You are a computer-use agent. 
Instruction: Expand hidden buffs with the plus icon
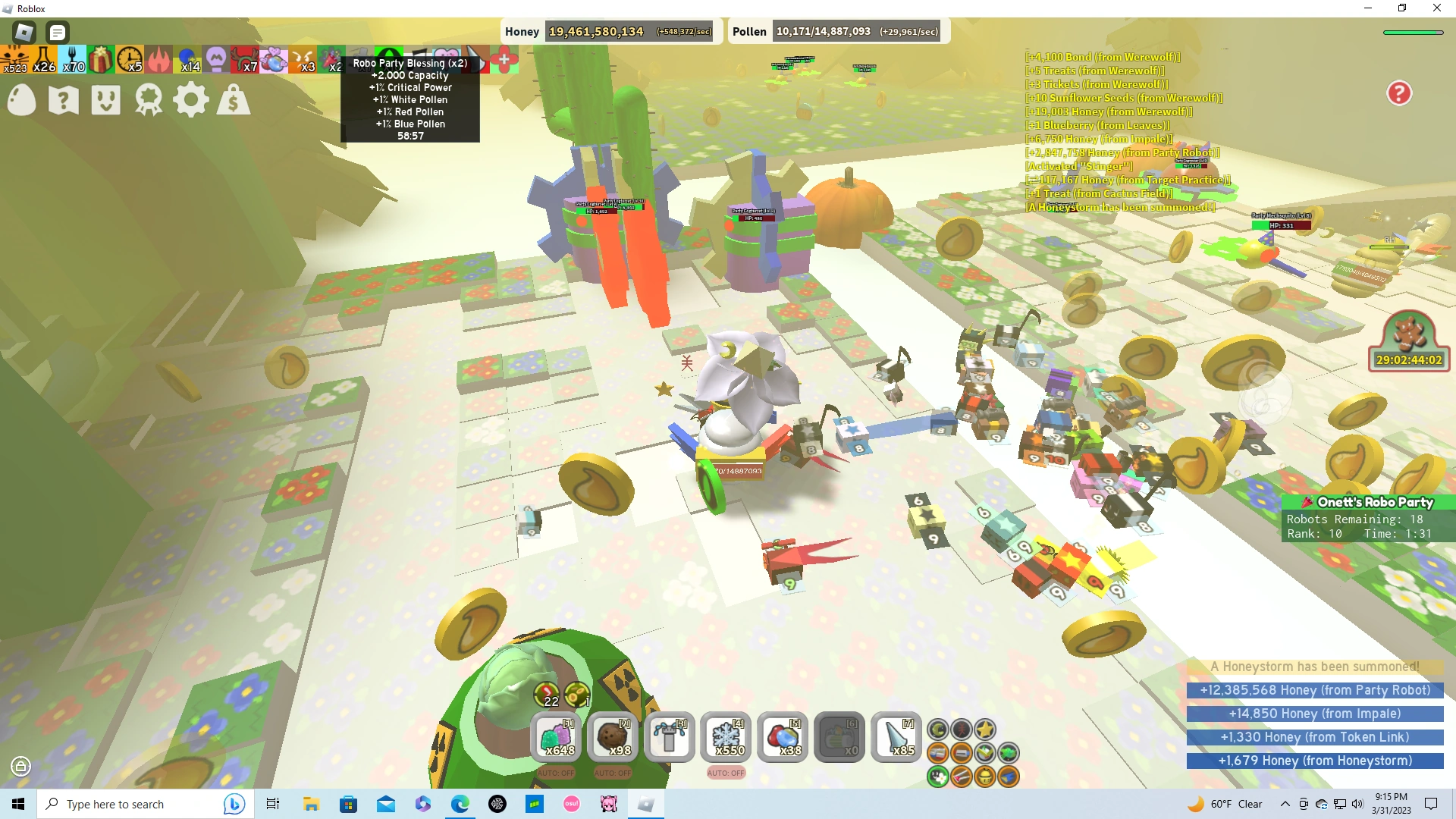coord(504,58)
